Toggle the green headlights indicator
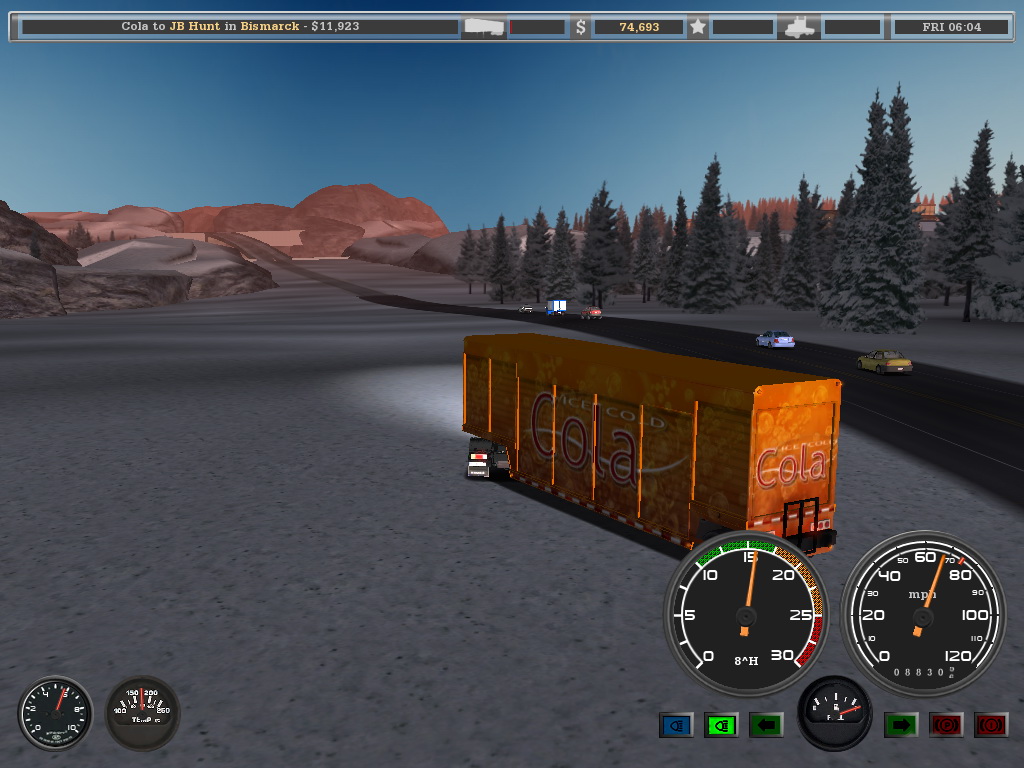 [x=721, y=724]
